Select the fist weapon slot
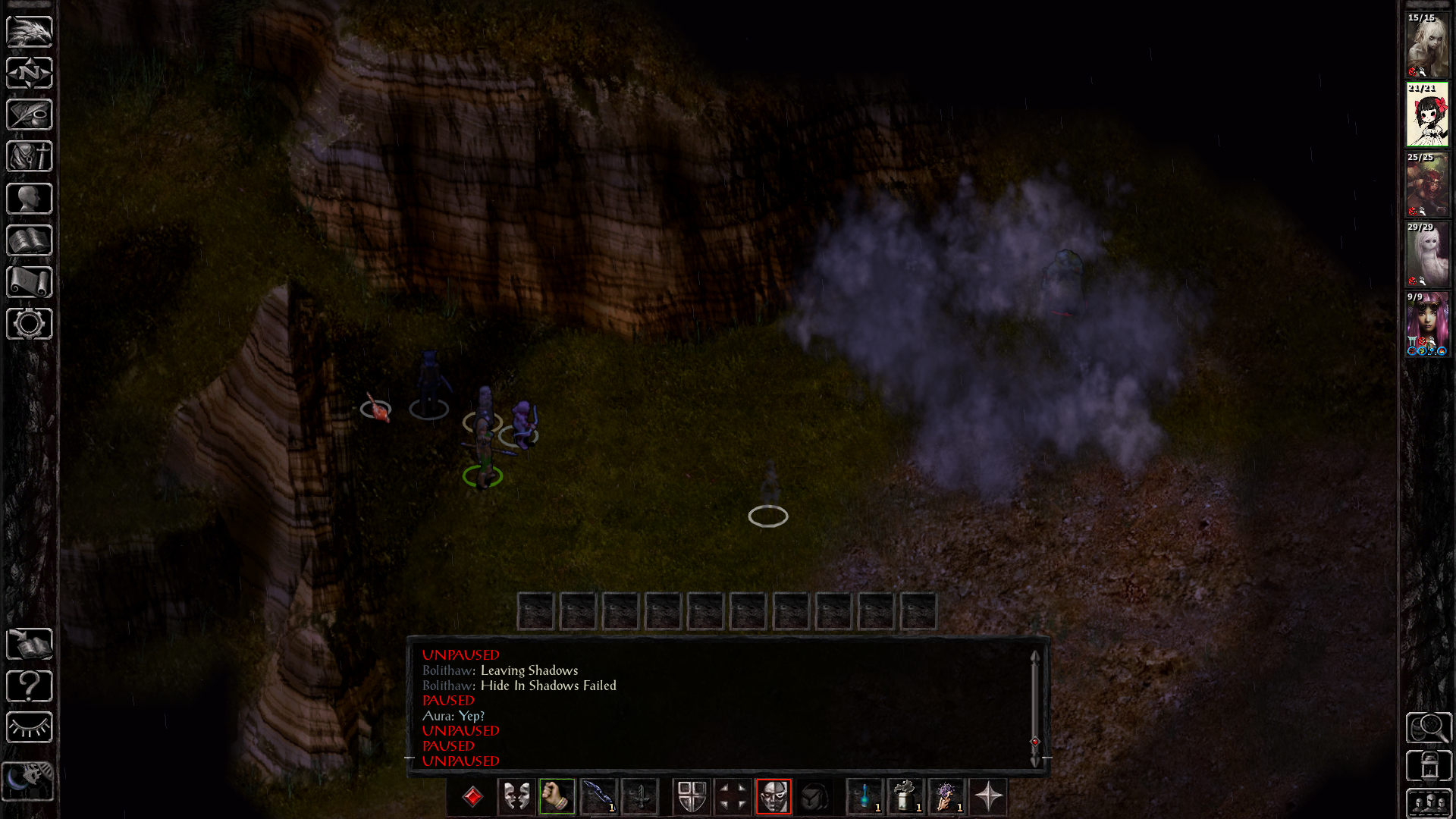The height and width of the screenshot is (819, 1456). point(557,797)
